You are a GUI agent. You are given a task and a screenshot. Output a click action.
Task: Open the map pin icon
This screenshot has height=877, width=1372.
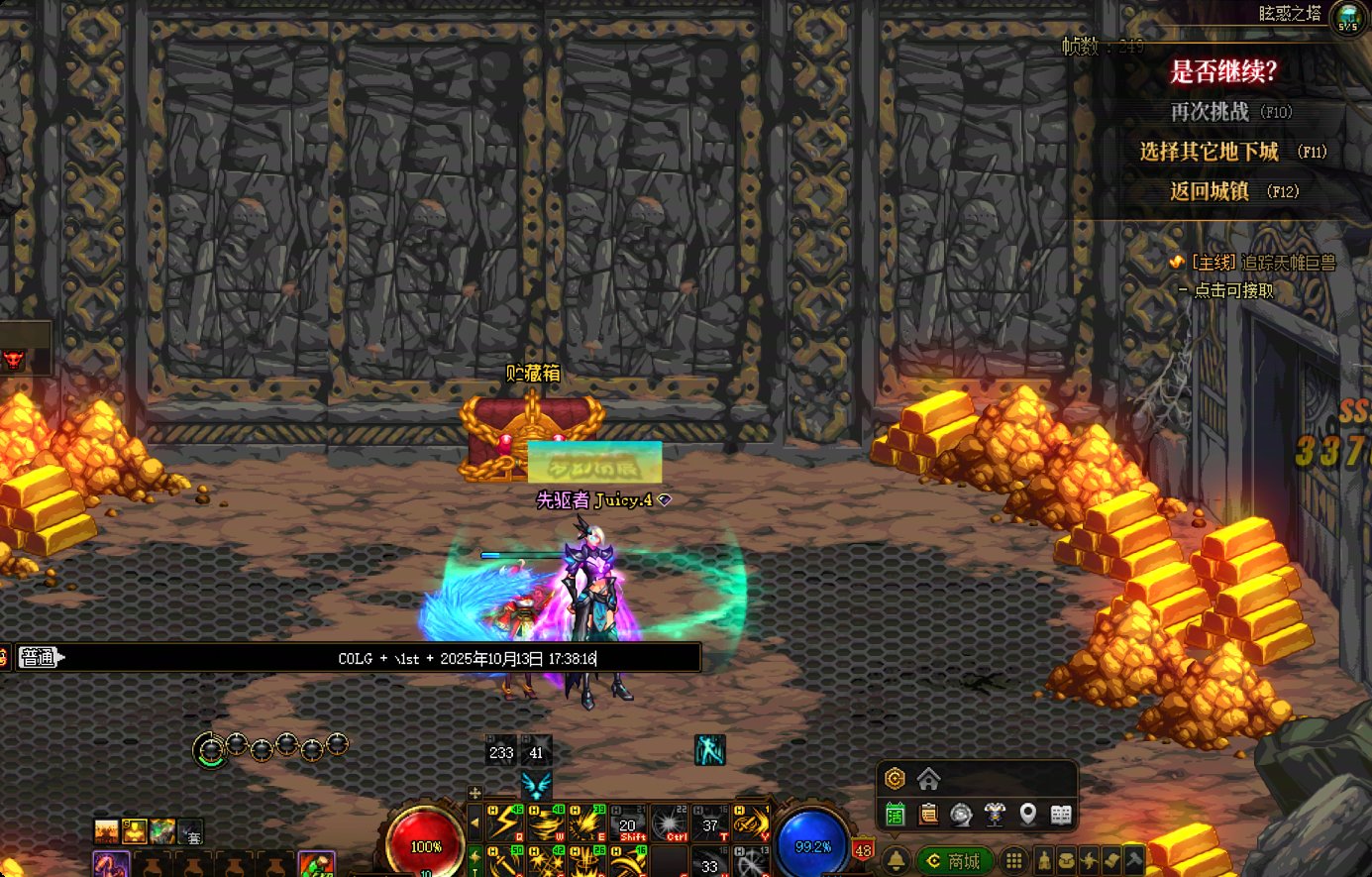click(x=1028, y=815)
